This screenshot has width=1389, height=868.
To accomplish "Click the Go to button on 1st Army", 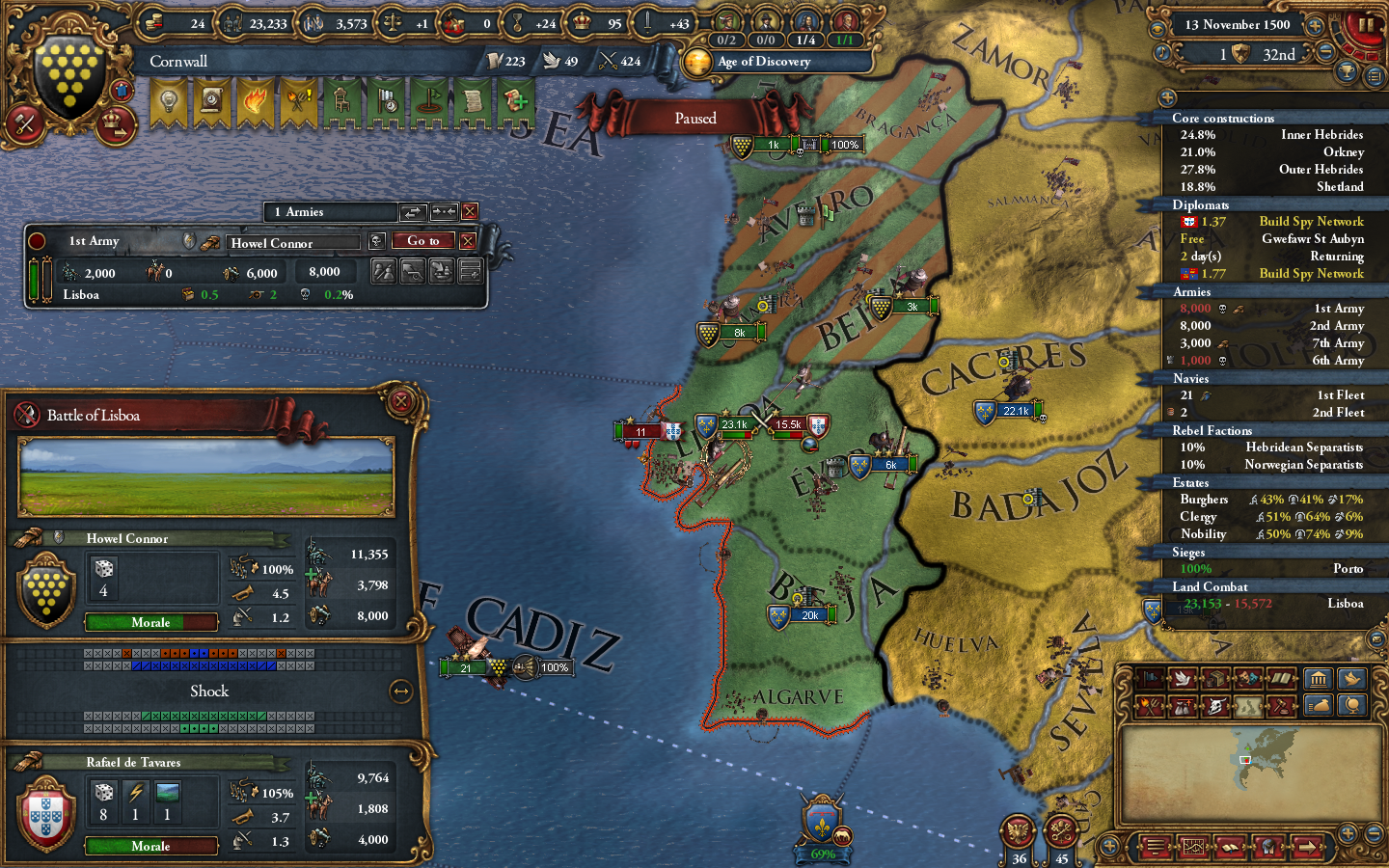I will pos(422,241).
